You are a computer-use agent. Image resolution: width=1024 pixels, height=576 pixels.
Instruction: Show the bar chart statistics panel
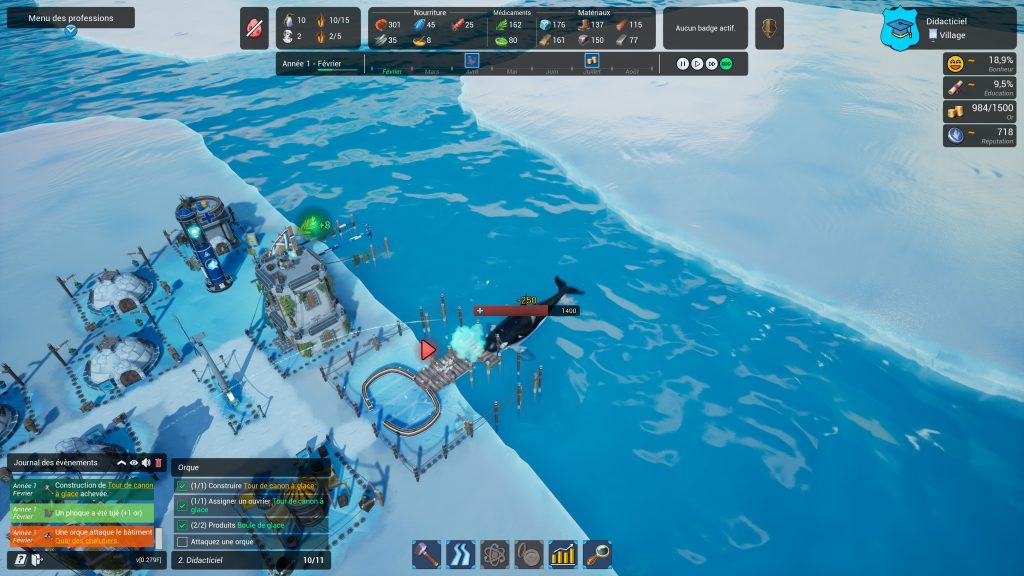[x=563, y=554]
